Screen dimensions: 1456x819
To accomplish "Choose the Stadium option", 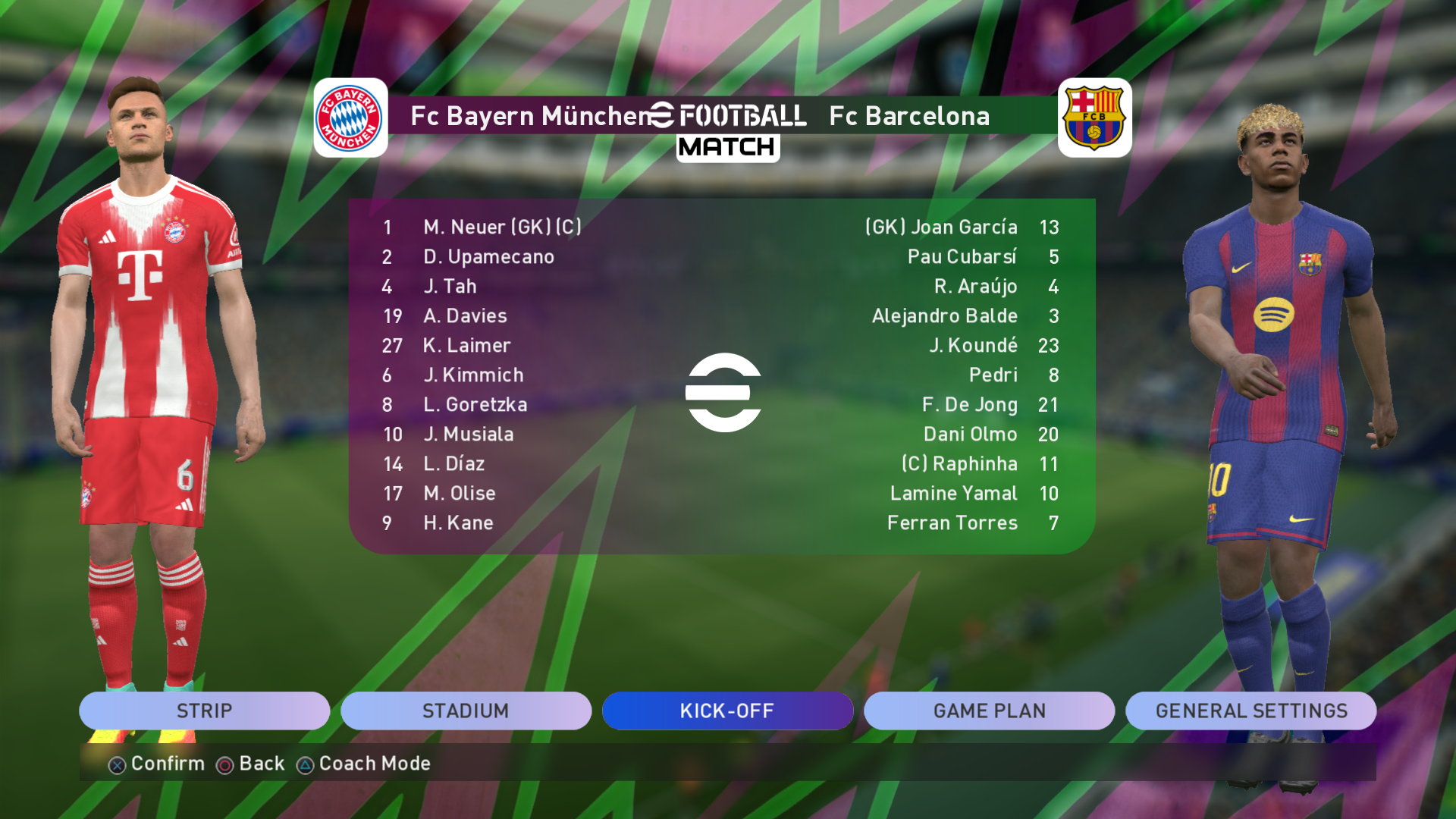I will tap(466, 711).
